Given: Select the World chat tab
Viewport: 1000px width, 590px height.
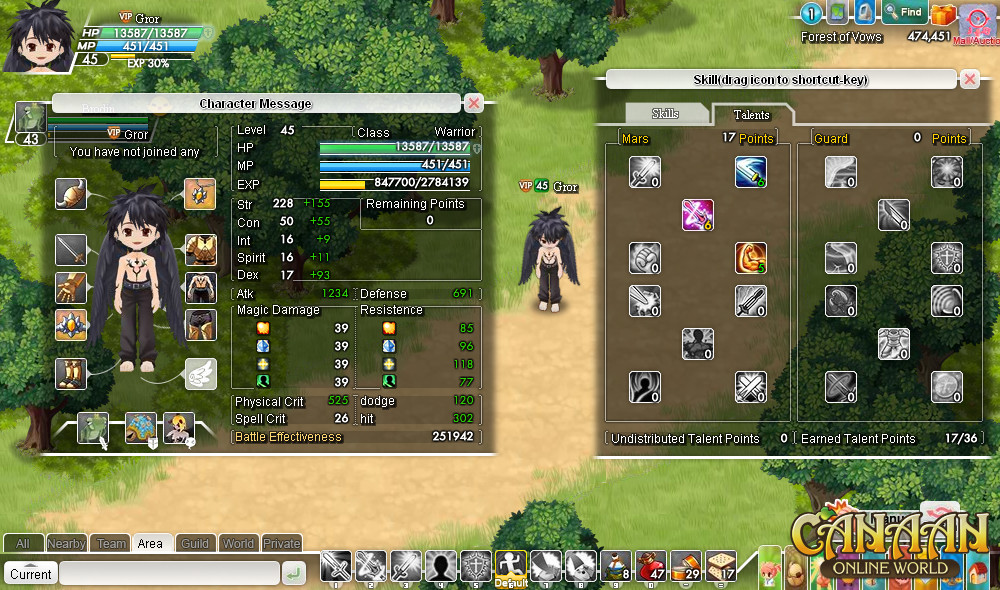Looking at the screenshot, I should tap(238, 544).
